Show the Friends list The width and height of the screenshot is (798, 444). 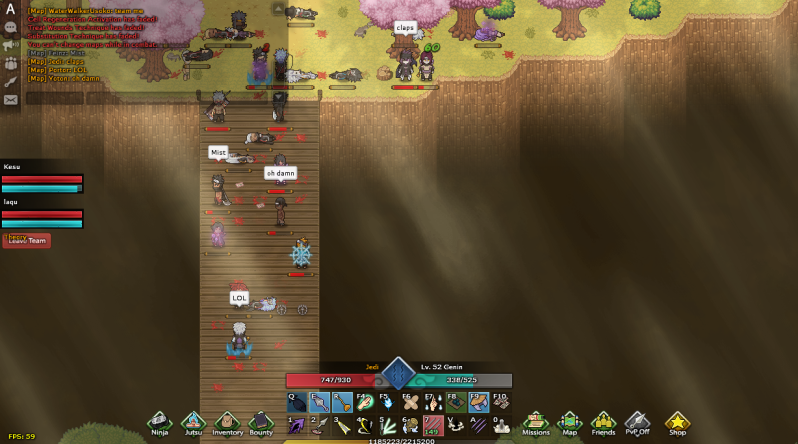[x=603, y=422]
